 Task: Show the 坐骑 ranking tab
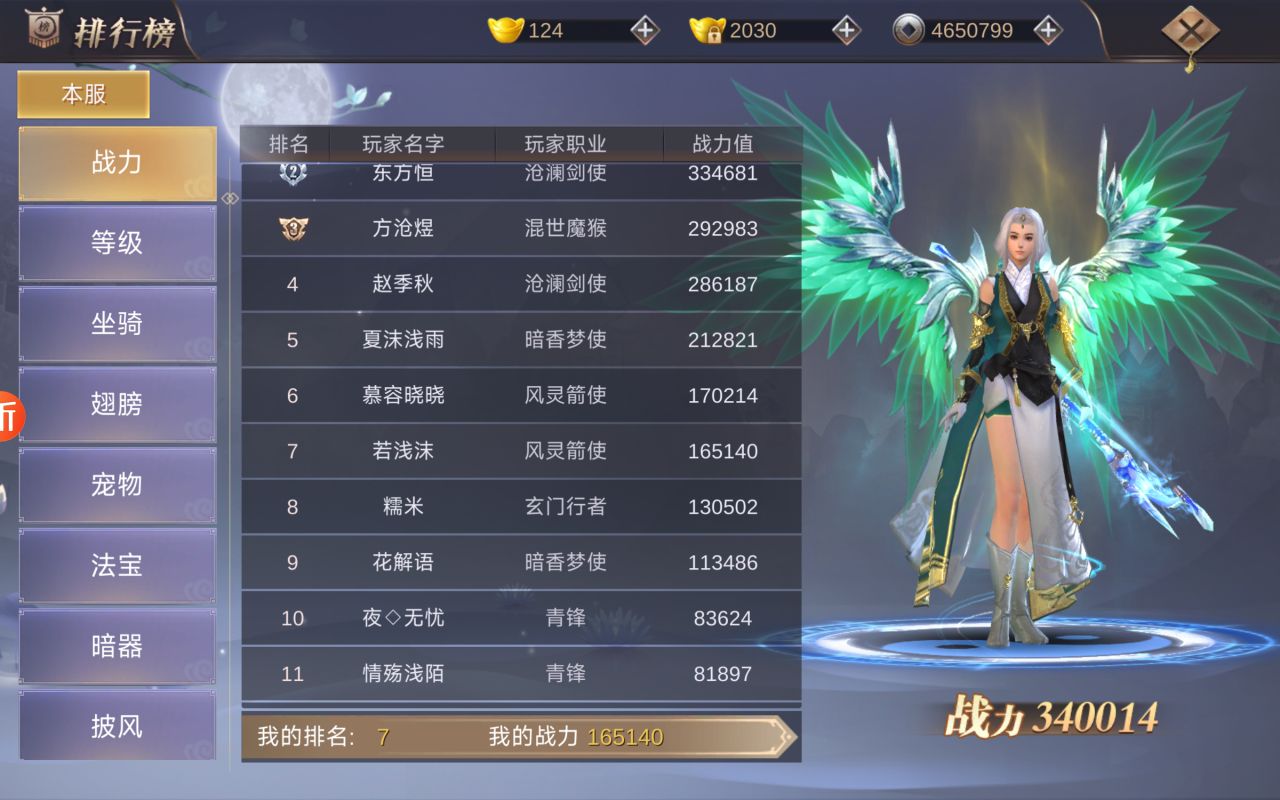[117, 324]
